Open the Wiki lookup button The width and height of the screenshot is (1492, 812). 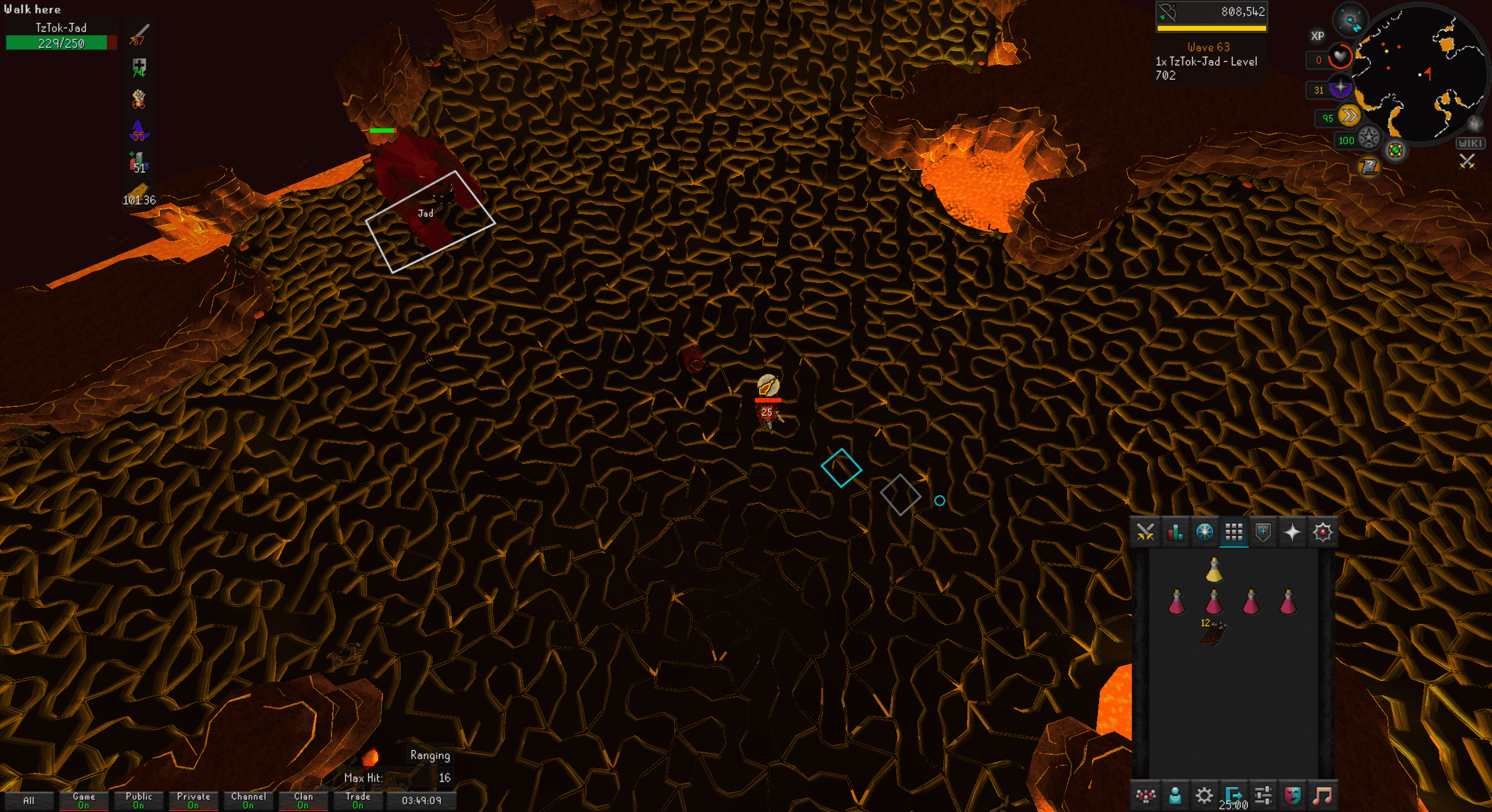coord(1470,143)
